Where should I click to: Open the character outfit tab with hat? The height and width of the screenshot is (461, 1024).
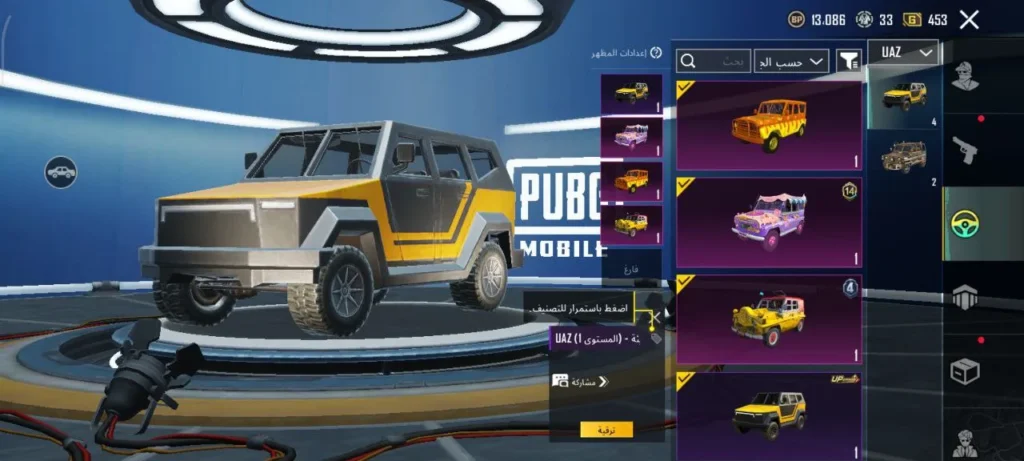click(966, 76)
